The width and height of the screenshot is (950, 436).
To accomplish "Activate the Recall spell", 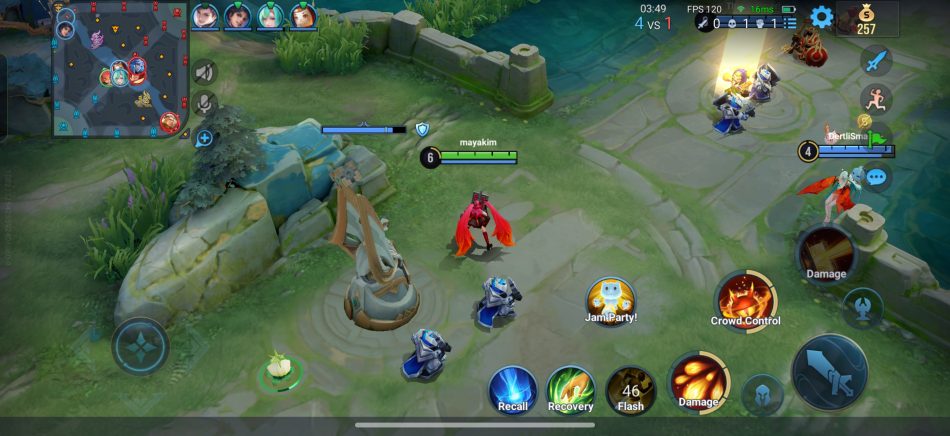I will 513,389.
